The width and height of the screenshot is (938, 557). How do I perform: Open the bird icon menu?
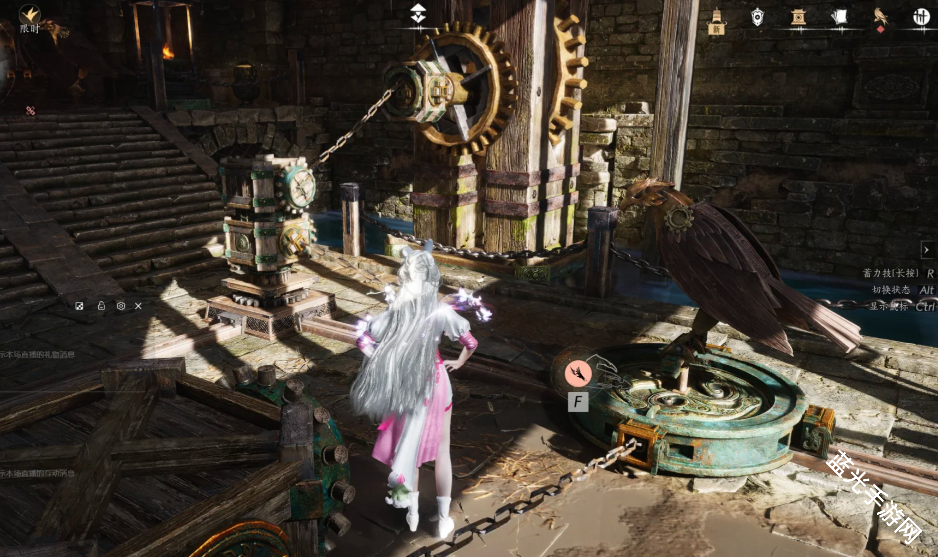tap(880, 16)
